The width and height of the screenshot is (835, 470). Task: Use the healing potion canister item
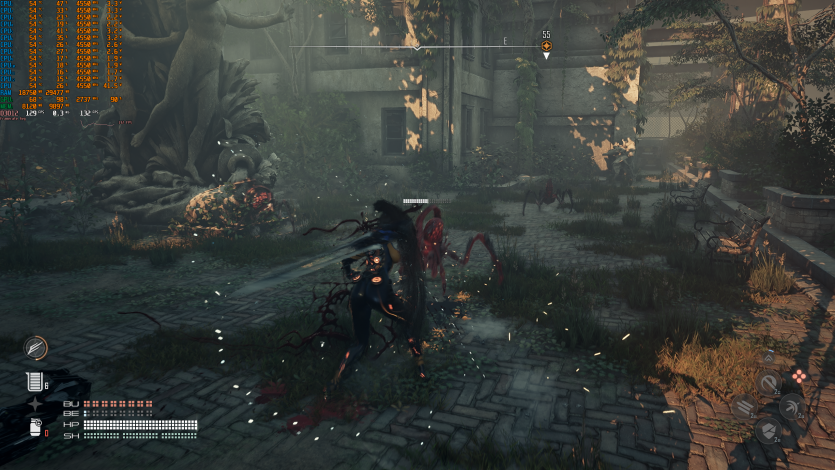click(34, 381)
